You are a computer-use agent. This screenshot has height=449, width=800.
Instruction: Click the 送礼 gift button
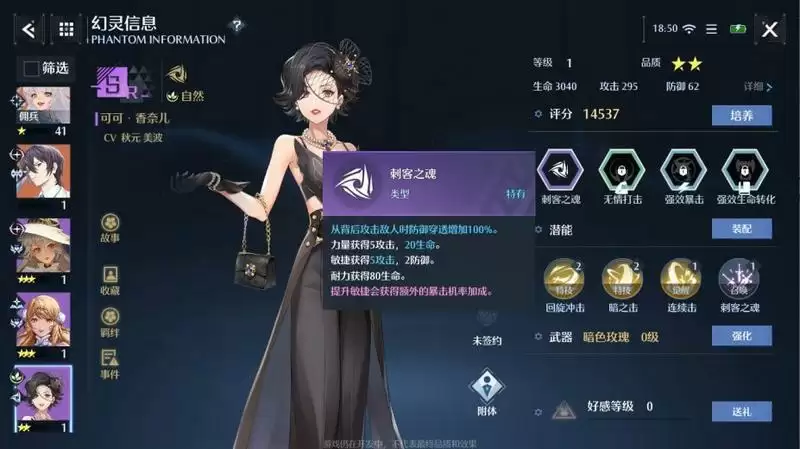pos(741,410)
